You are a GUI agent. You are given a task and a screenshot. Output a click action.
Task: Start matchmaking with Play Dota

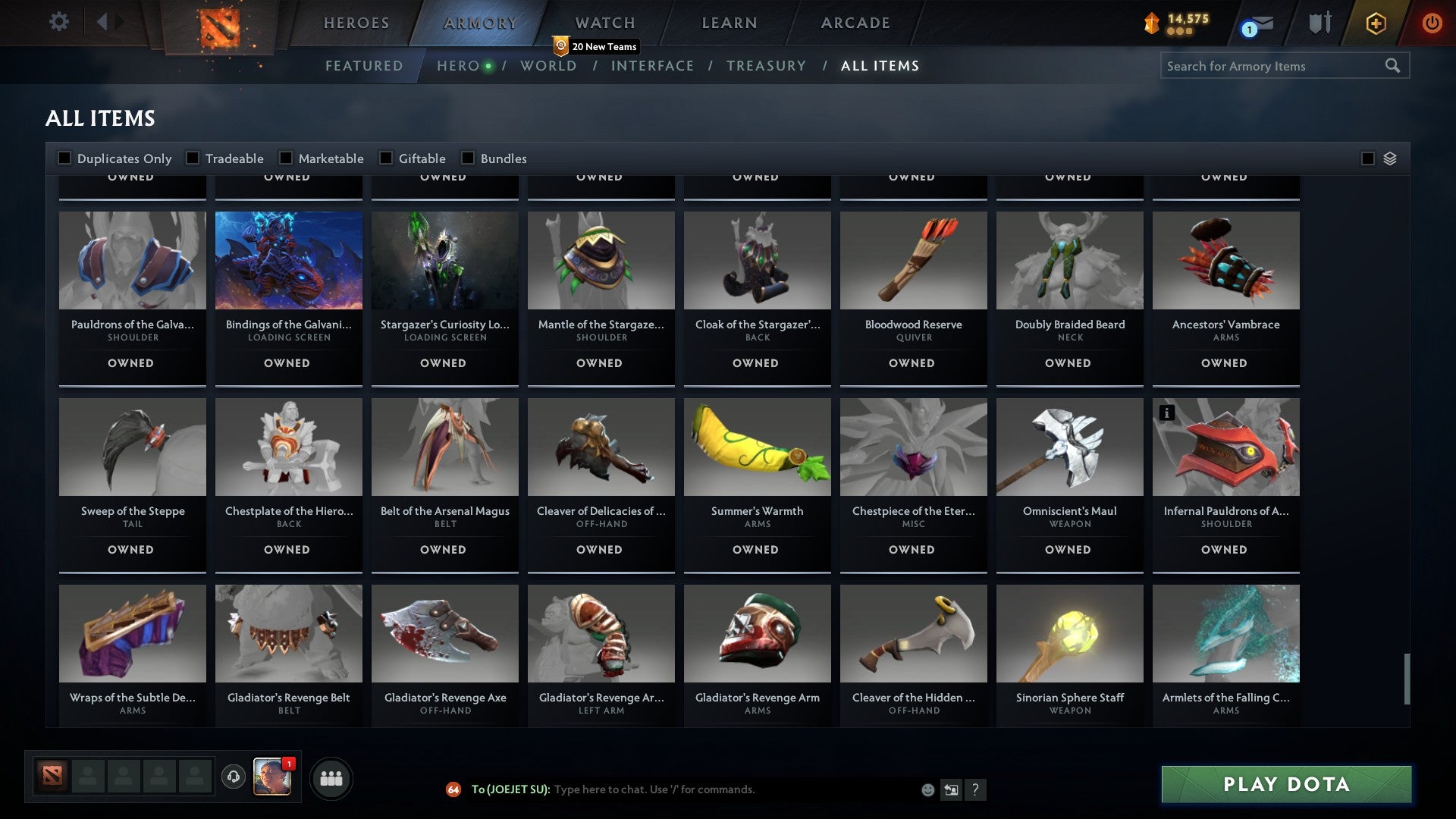pyautogui.click(x=1286, y=784)
